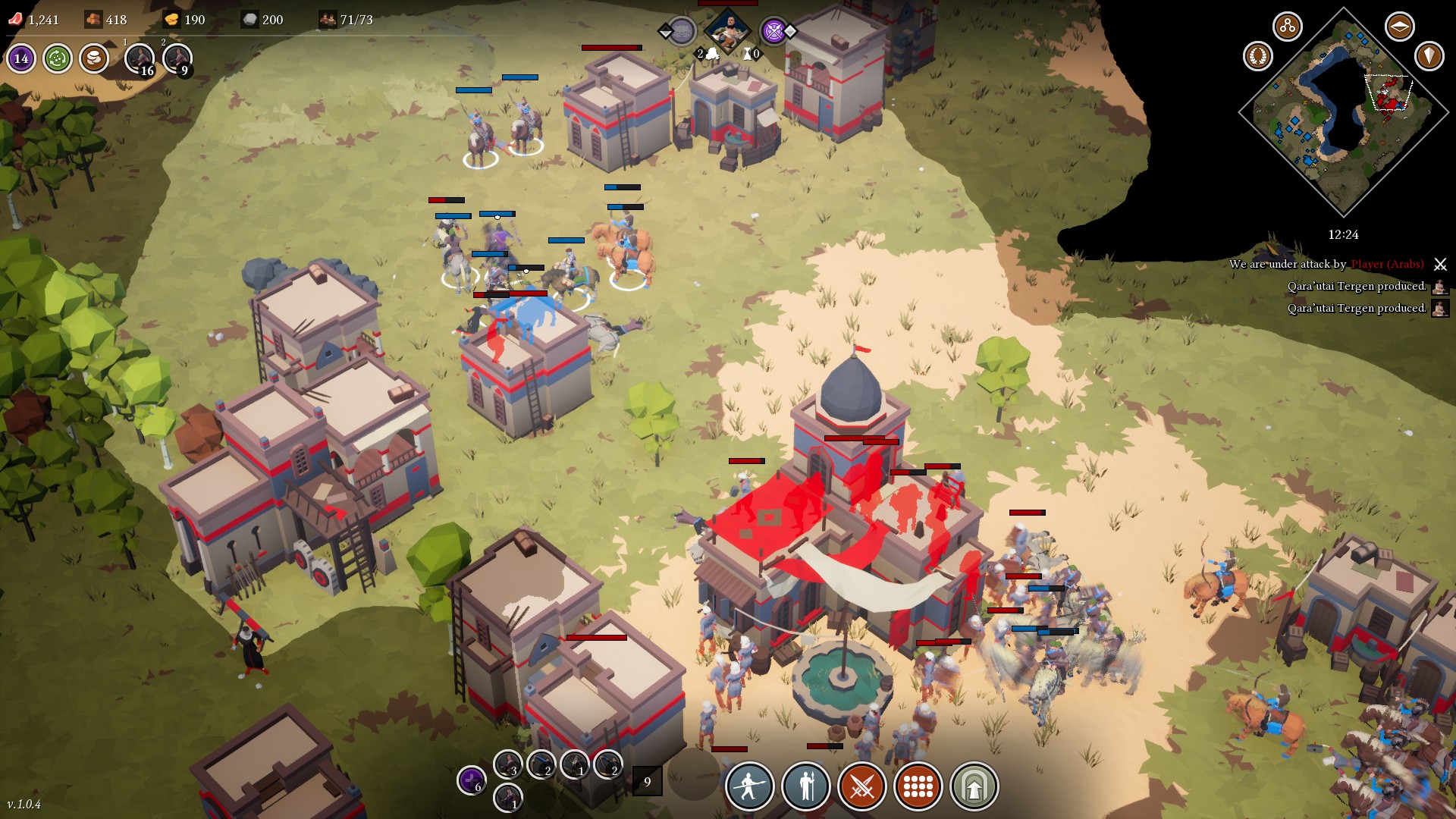
Task: Select control group 1 with 16 units
Action: pos(140,58)
